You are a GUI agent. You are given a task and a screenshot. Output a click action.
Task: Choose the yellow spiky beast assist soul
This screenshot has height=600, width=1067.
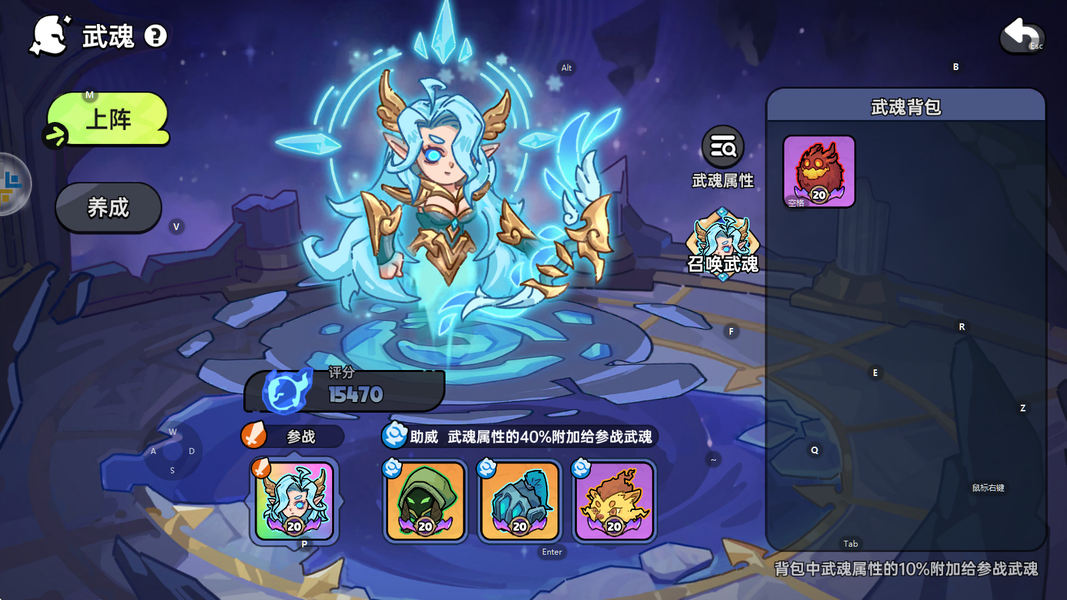click(x=614, y=501)
